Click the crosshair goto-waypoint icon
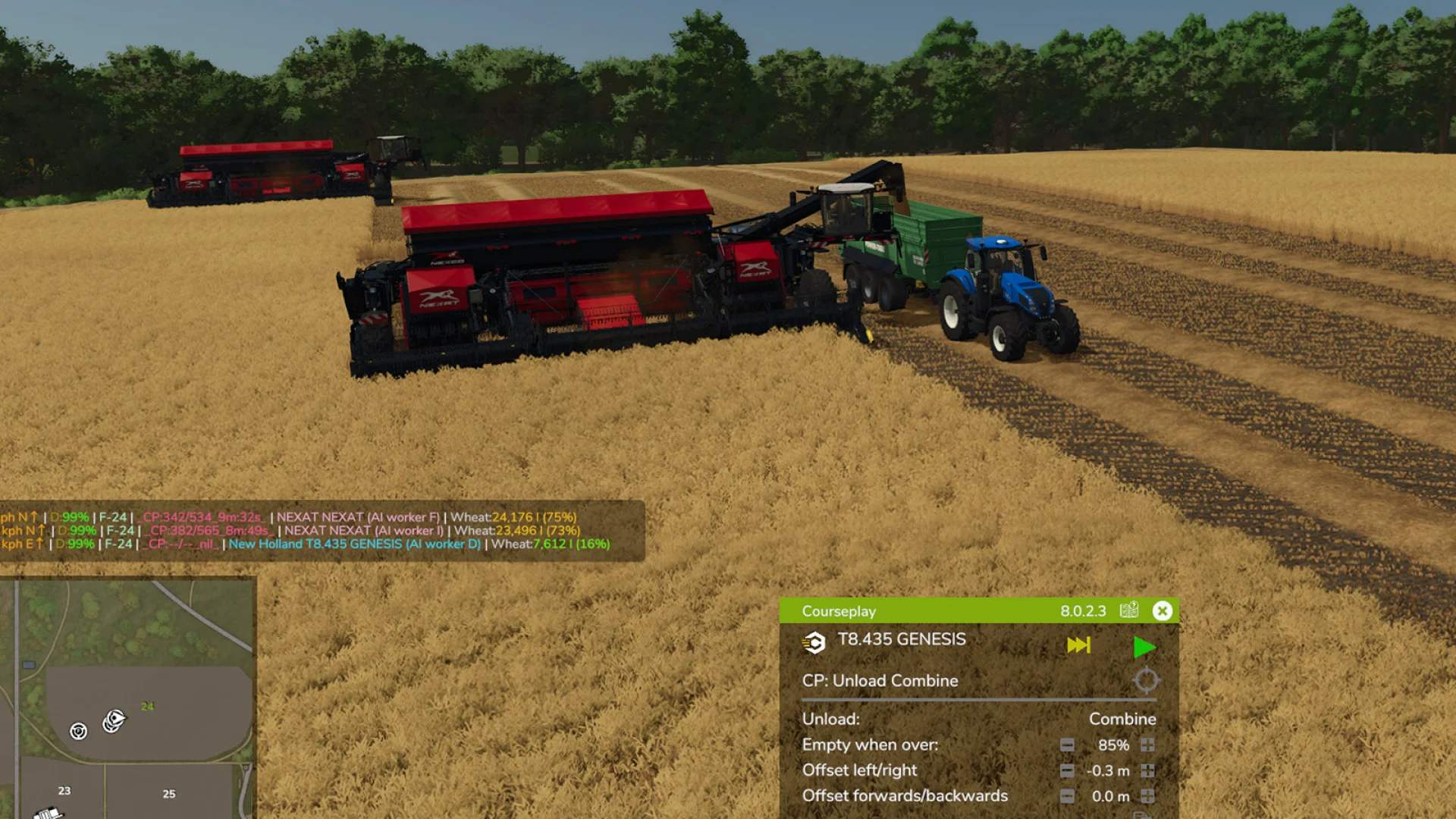Image resolution: width=1456 pixels, height=819 pixels. (1147, 680)
